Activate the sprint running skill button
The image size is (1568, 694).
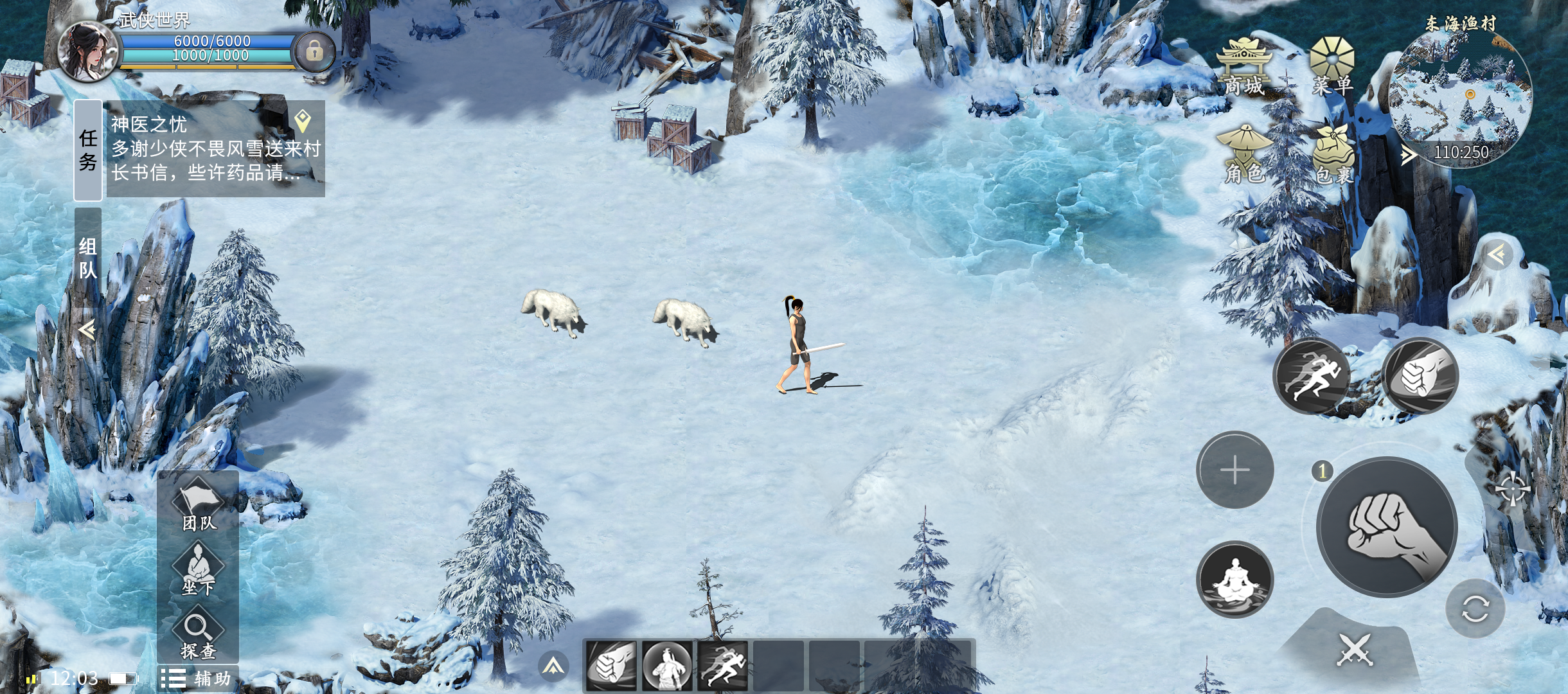pyautogui.click(x=1312, y=377)
